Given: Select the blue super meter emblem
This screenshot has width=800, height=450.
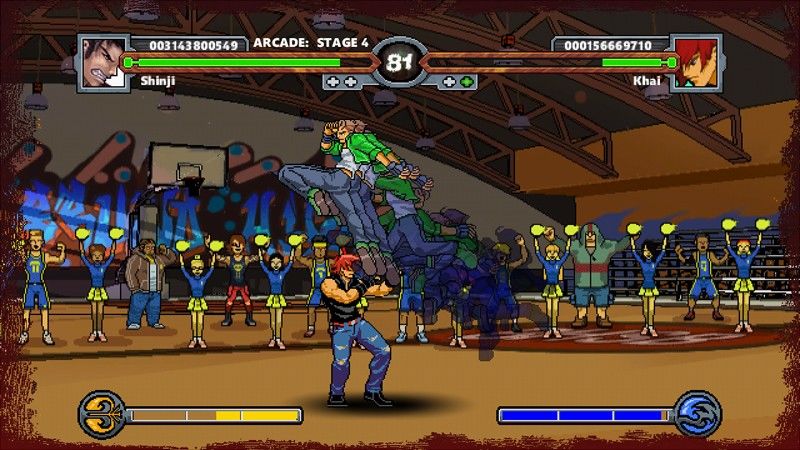Looking at the screenshot, I should (x=696, y=413).
